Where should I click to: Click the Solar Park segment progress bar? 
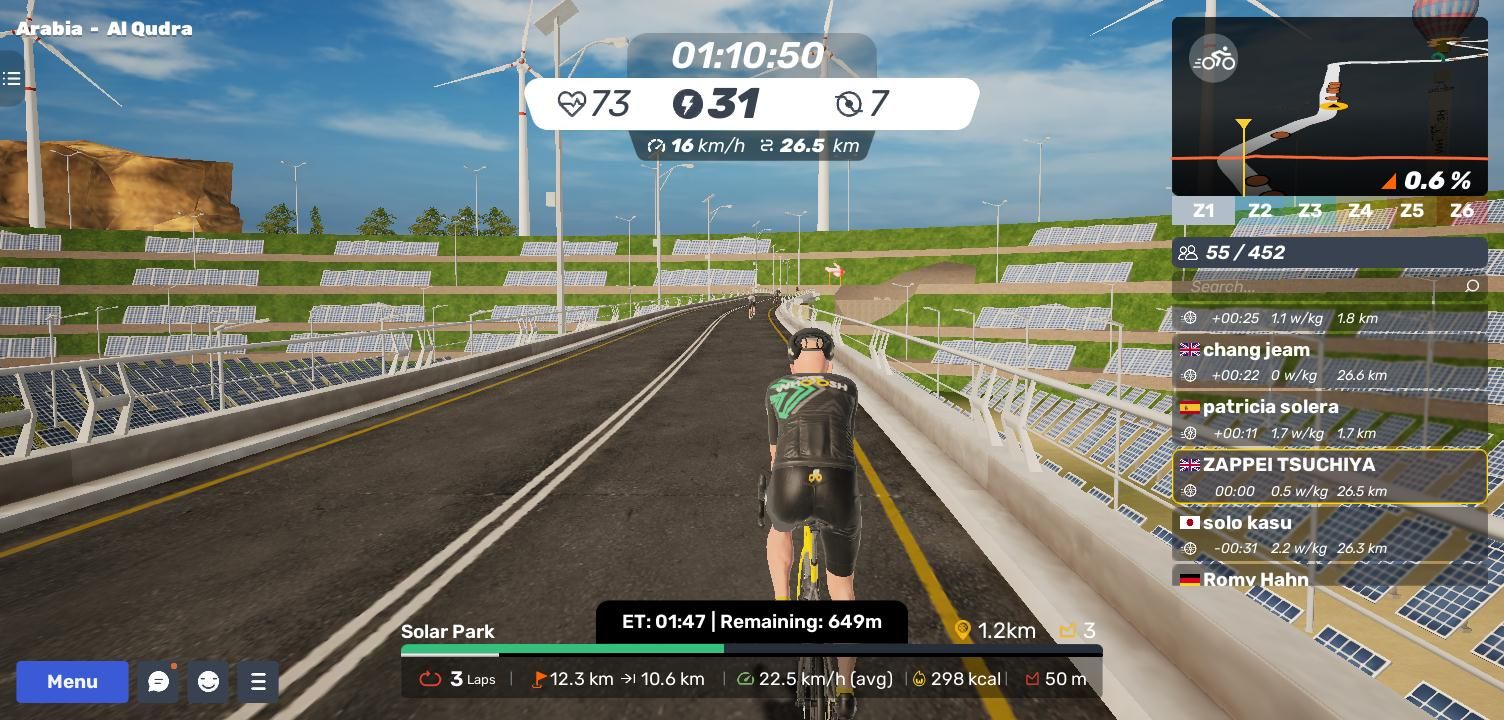tap(751, 649)
